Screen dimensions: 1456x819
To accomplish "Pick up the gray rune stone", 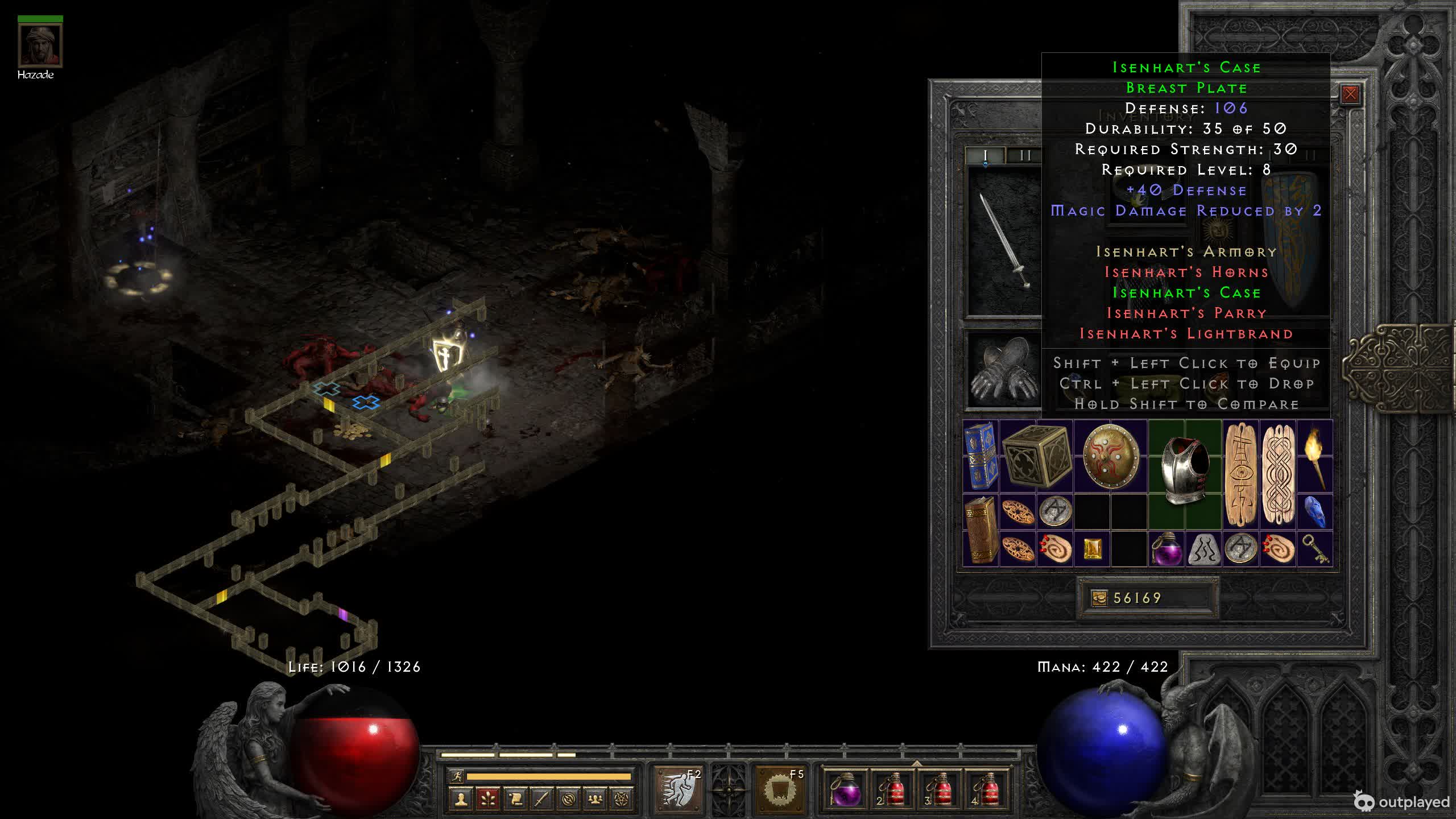I will pyautogui.click(x=1203, y=549).
